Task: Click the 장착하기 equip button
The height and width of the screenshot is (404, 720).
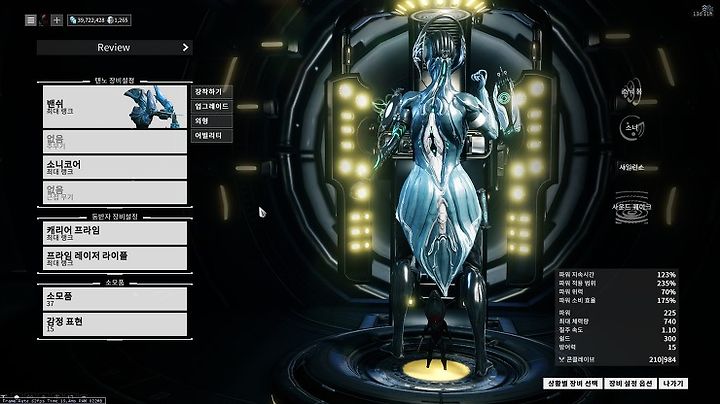Action: click(212, 91)
